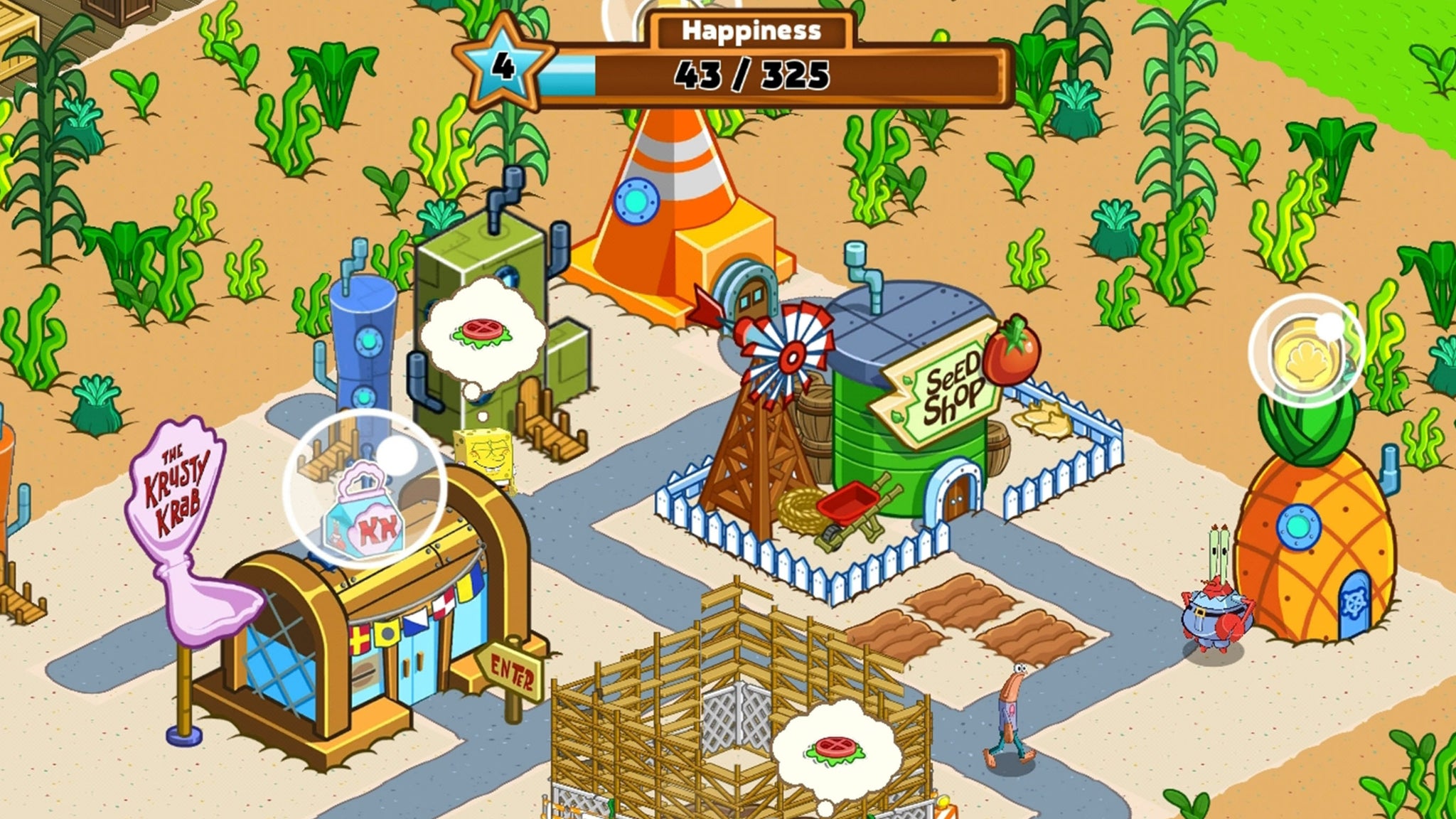Tap the blue water tower
Screen dimensions: 1456x819
(364, 341)
